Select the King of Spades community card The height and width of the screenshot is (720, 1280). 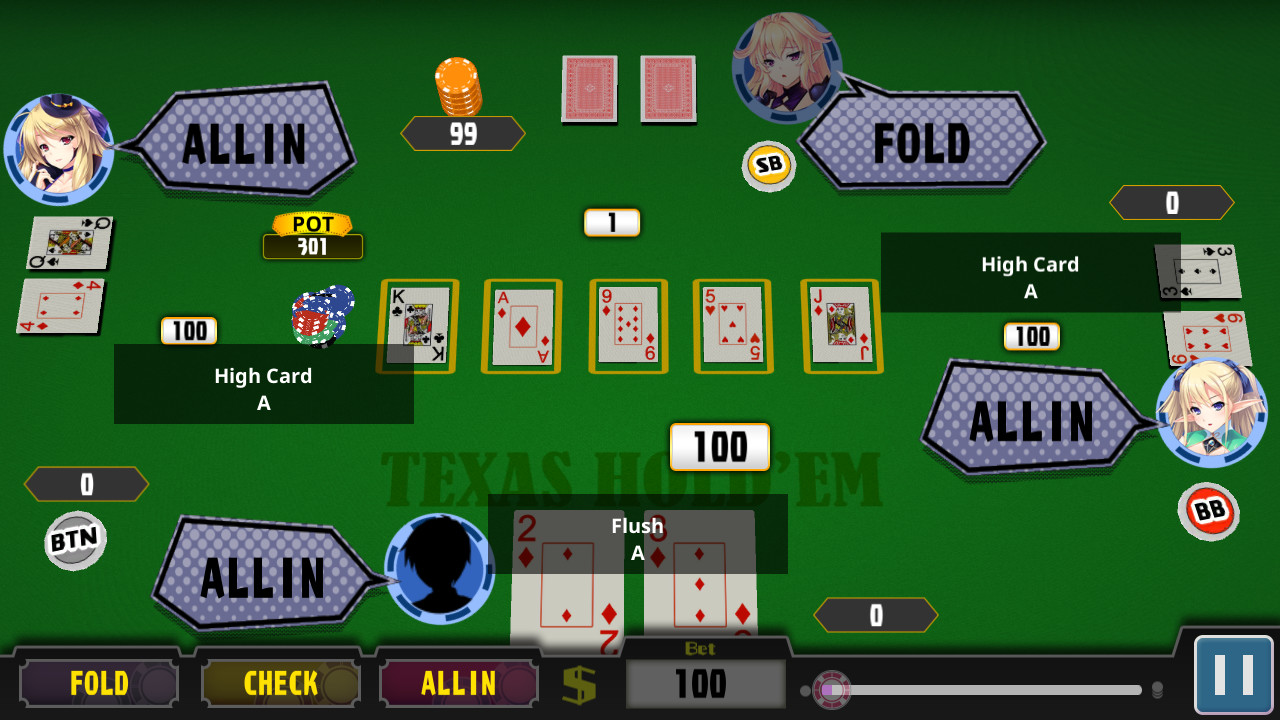[416, 325]
